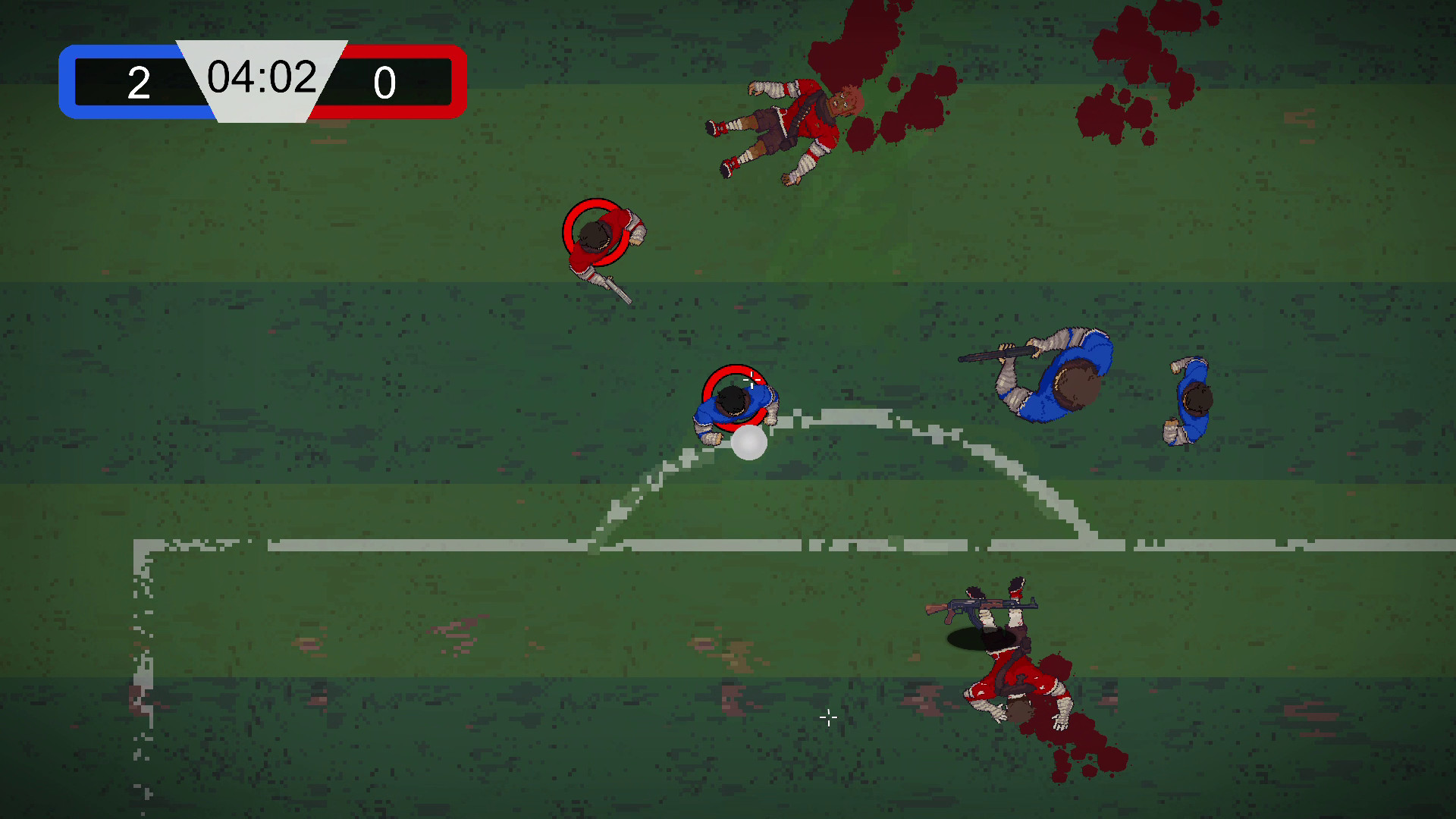Click the blue team's score panel

point(136,83)
